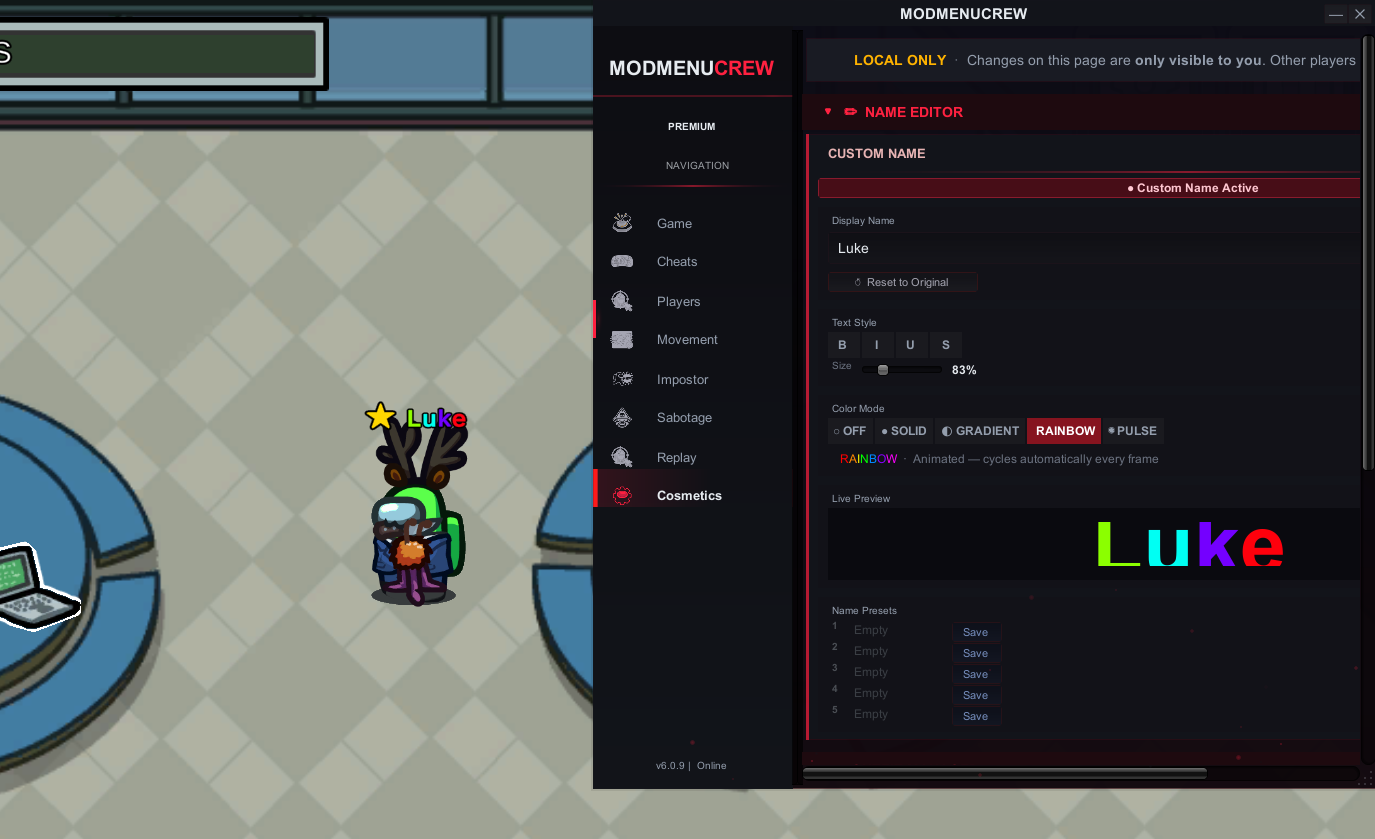Save name preset slot 1

[x=975, y=632]
